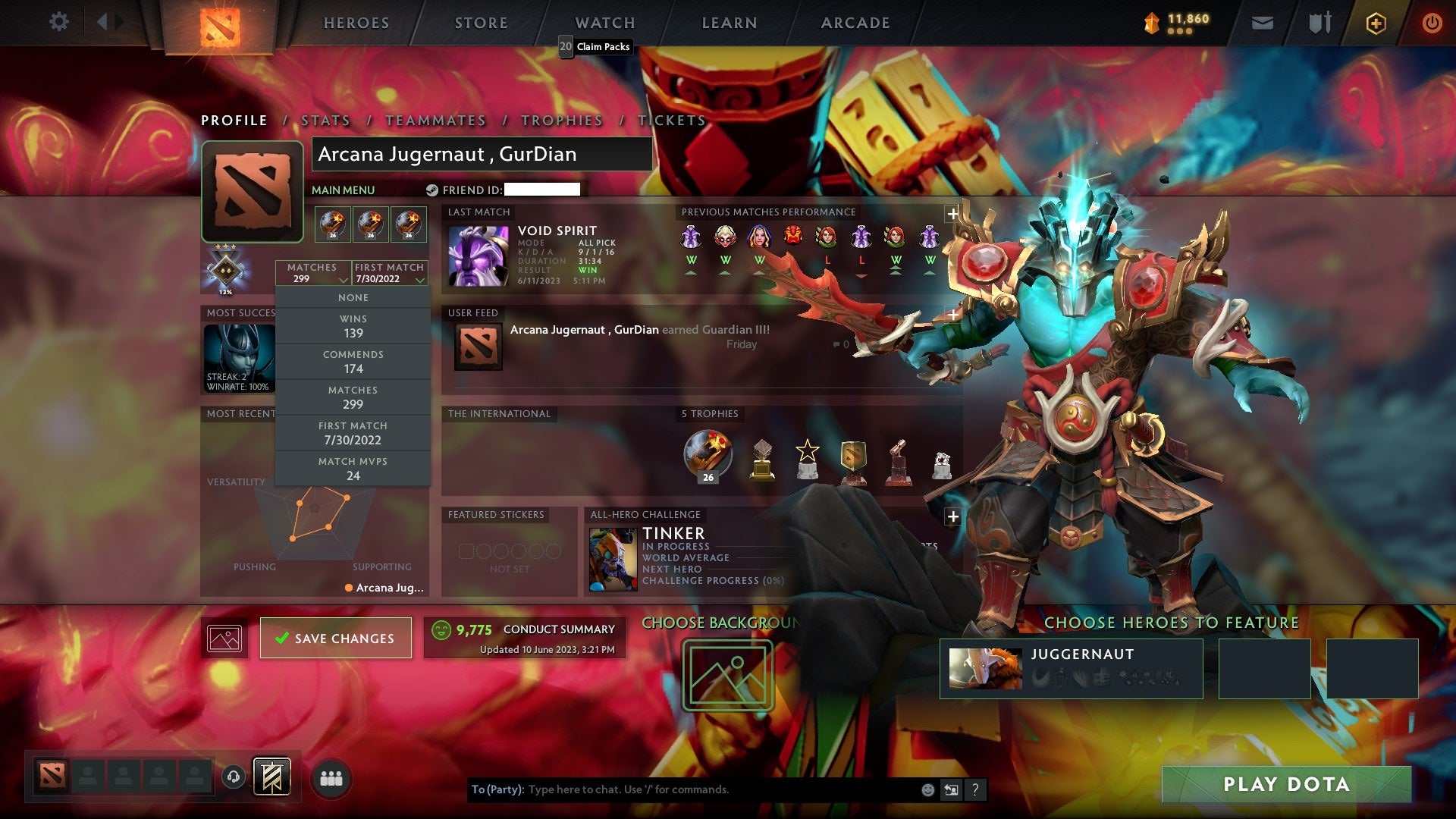This screenshot has width=1456, height=819.
Task: Open the Armory shield and sword icon
Action: coord(1319,23)
